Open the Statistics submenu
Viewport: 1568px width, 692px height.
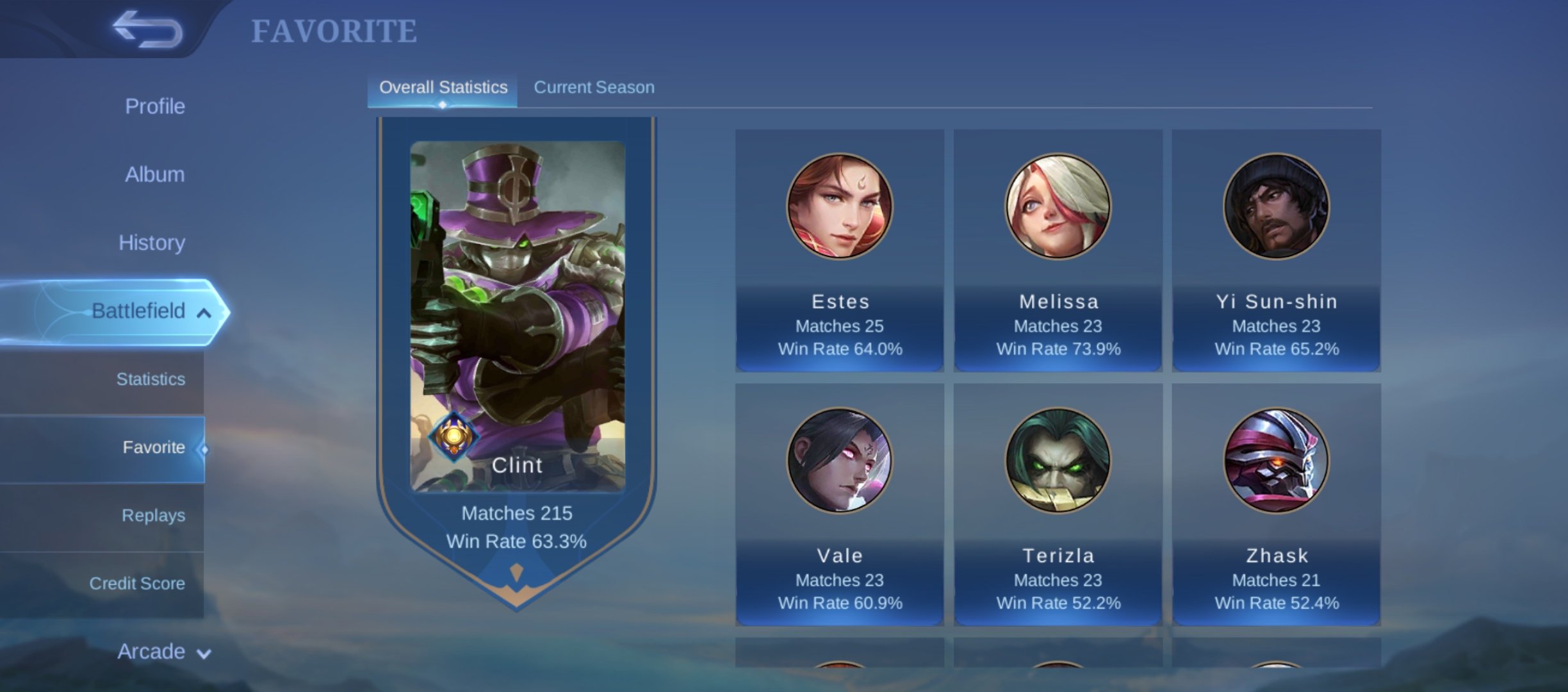point(151,379)
